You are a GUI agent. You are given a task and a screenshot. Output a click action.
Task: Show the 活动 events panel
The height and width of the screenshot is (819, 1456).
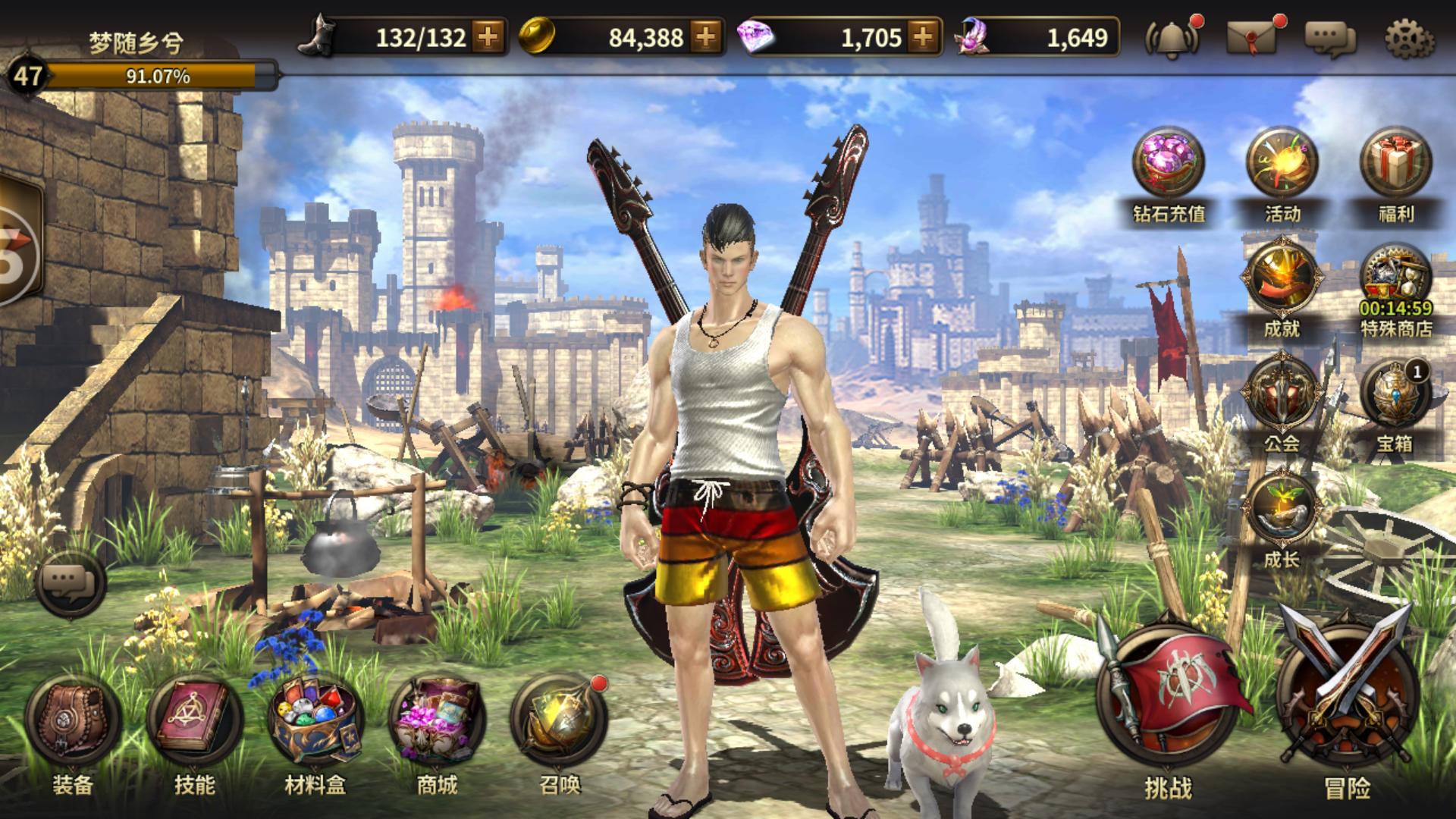point(1282,165)
